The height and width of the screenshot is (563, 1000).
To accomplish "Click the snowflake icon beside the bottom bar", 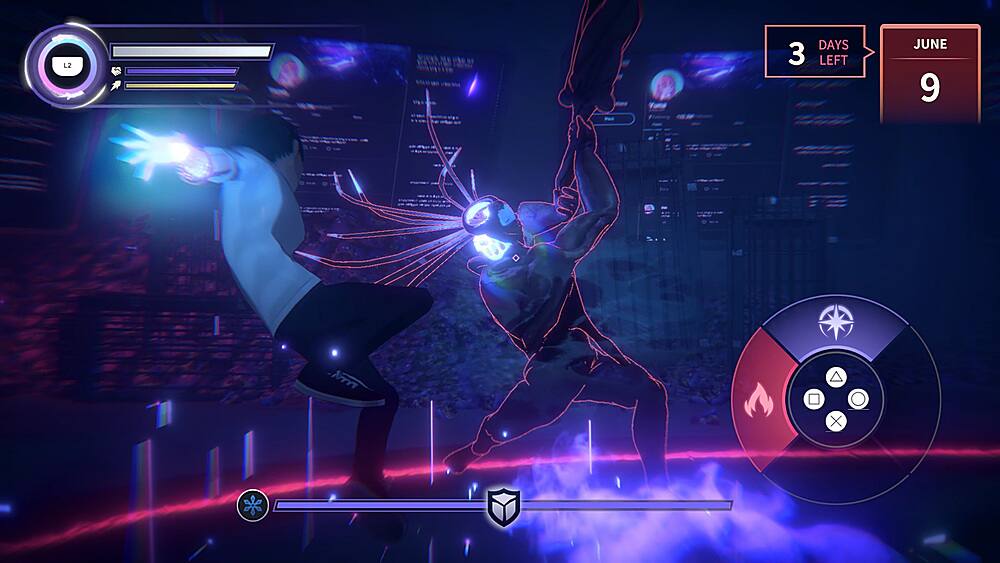I will pyautogui.click(x=252, y=505).
